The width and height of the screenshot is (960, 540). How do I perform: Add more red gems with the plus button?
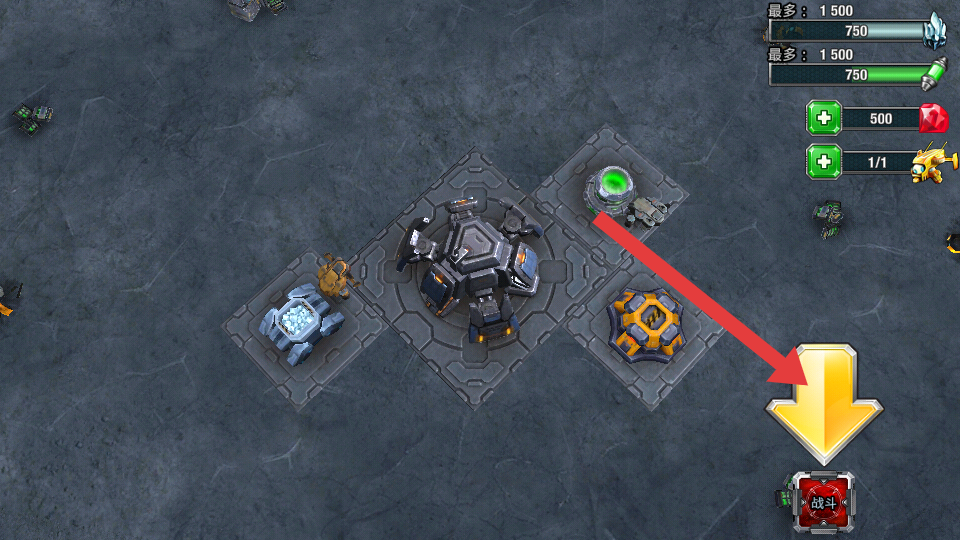point(824,119)
